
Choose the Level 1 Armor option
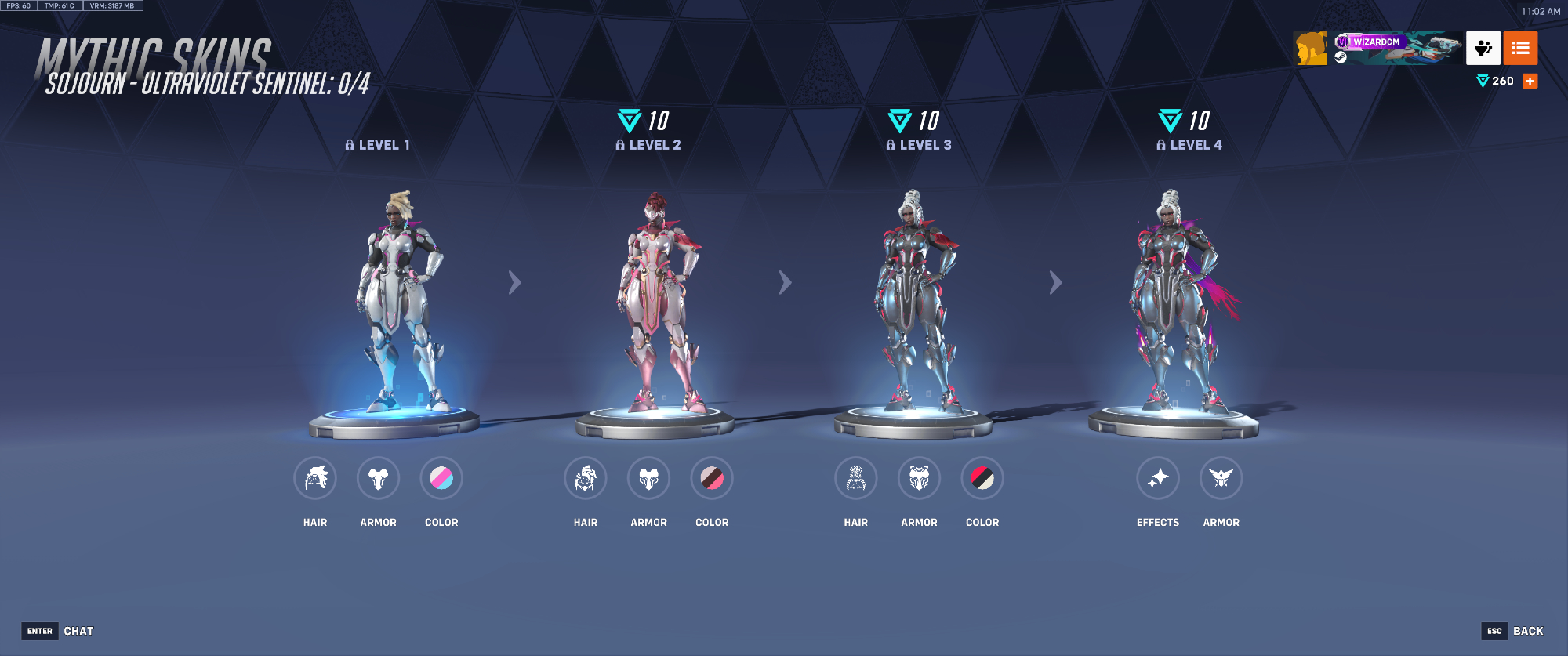[x=378, y=478]
